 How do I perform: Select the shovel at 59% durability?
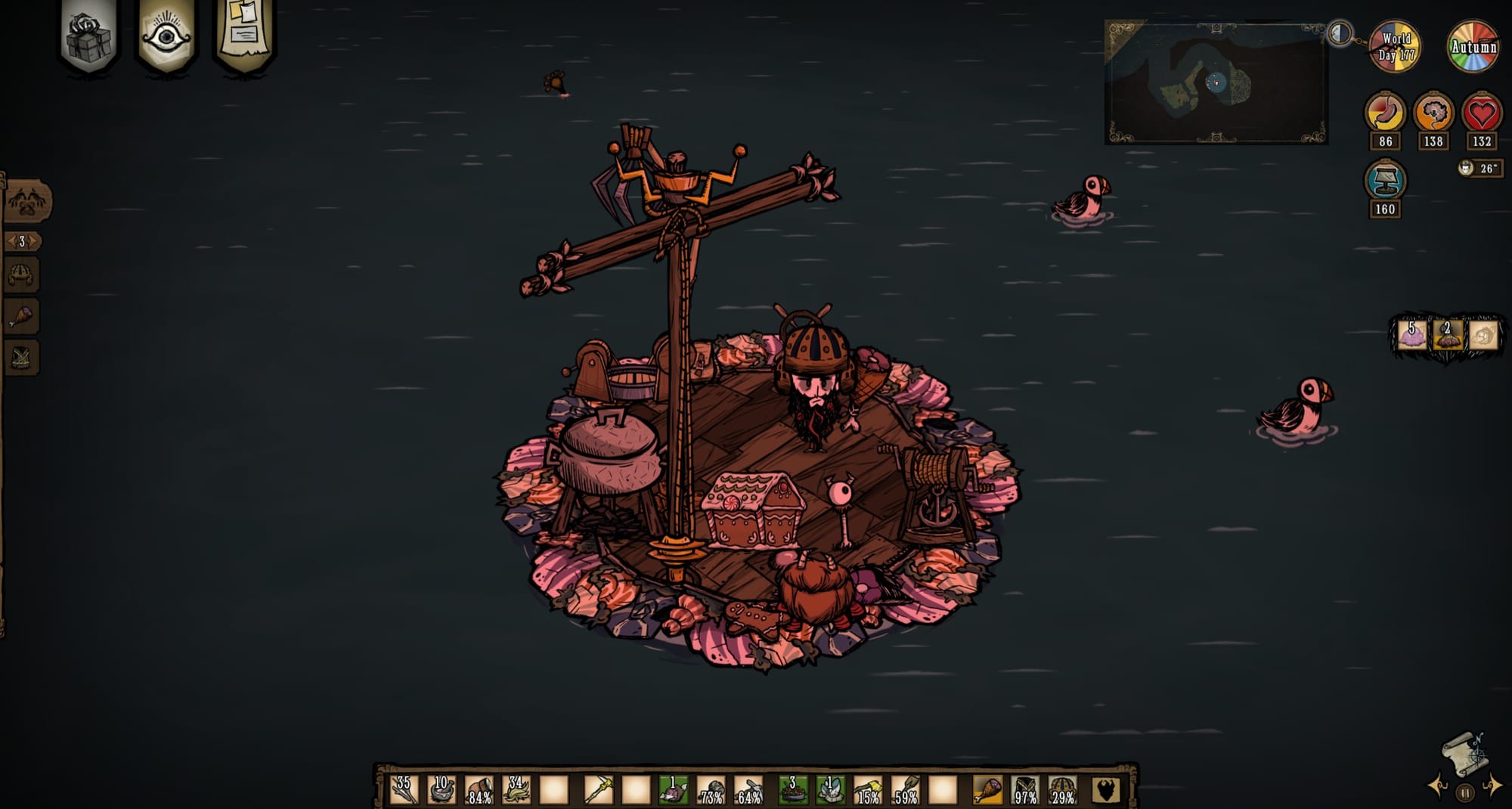pyautogui.click(x=906, y=790)
